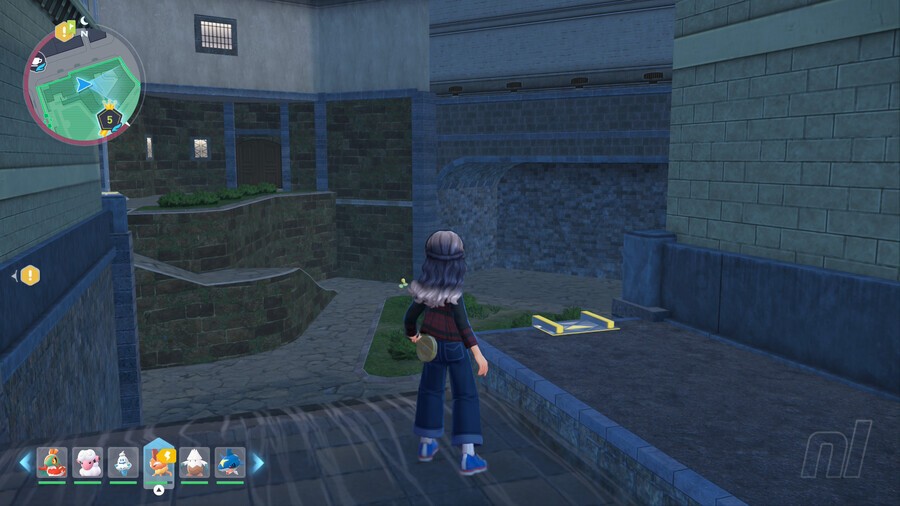The image size is (900, 506).
Task: Click the party bar right arrow
Action: coord(257,463)
